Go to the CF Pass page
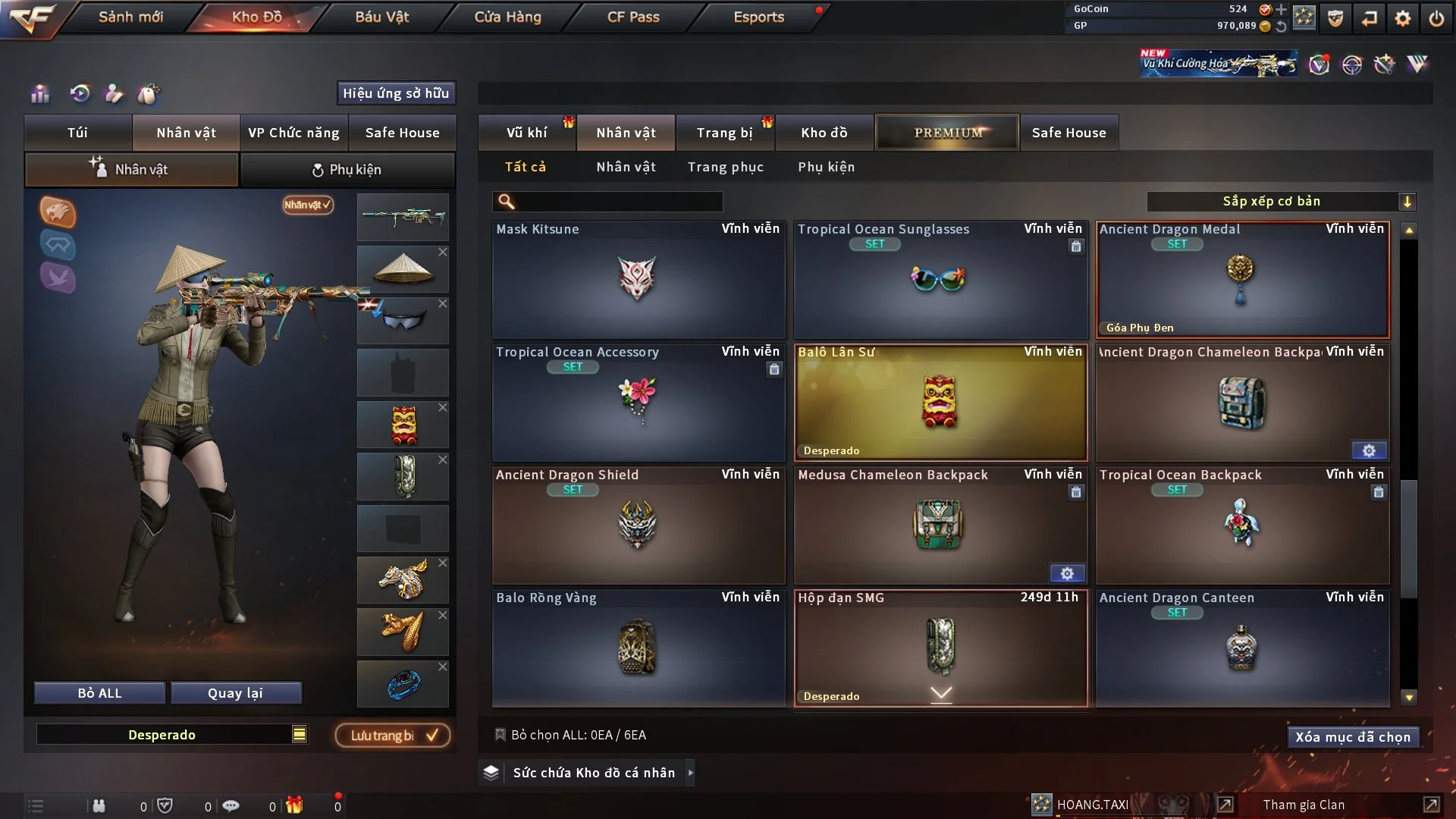The height and width of the screenshot is (819, 1456). click(x=633, y=17)
